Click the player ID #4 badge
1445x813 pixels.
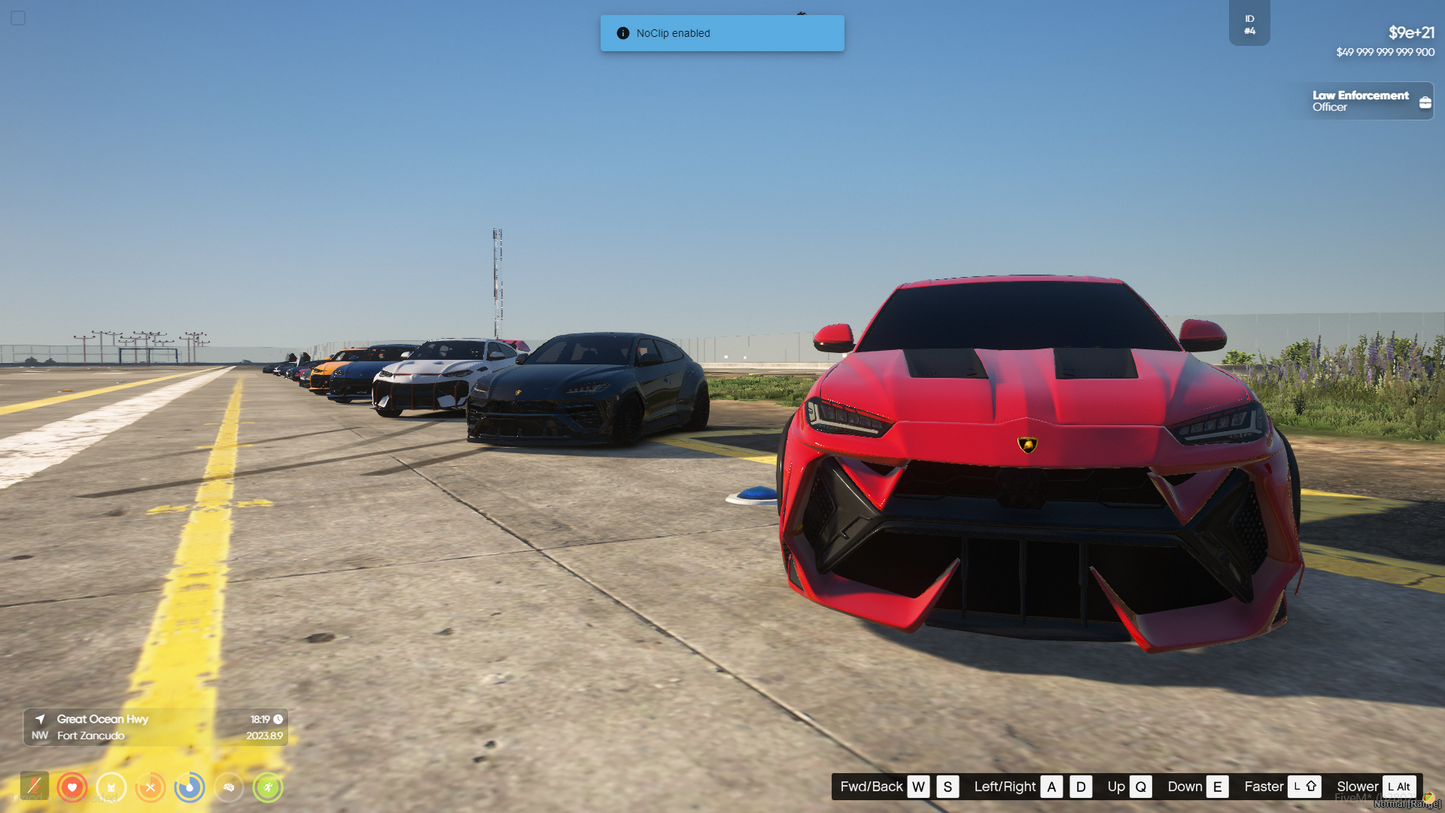coord(1249,24)
